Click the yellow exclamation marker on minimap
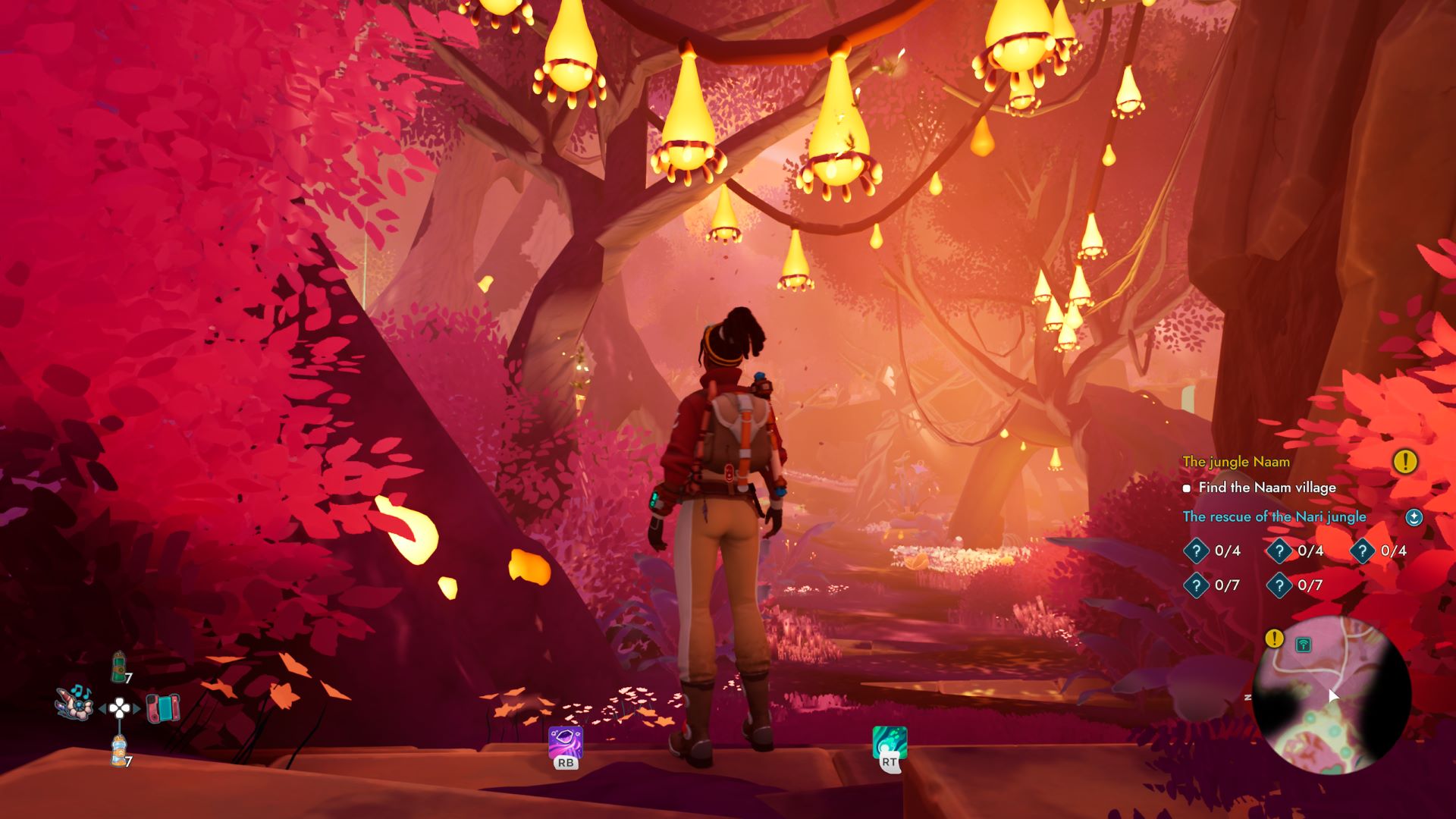1456x819 pixels. coord(1274,639)
